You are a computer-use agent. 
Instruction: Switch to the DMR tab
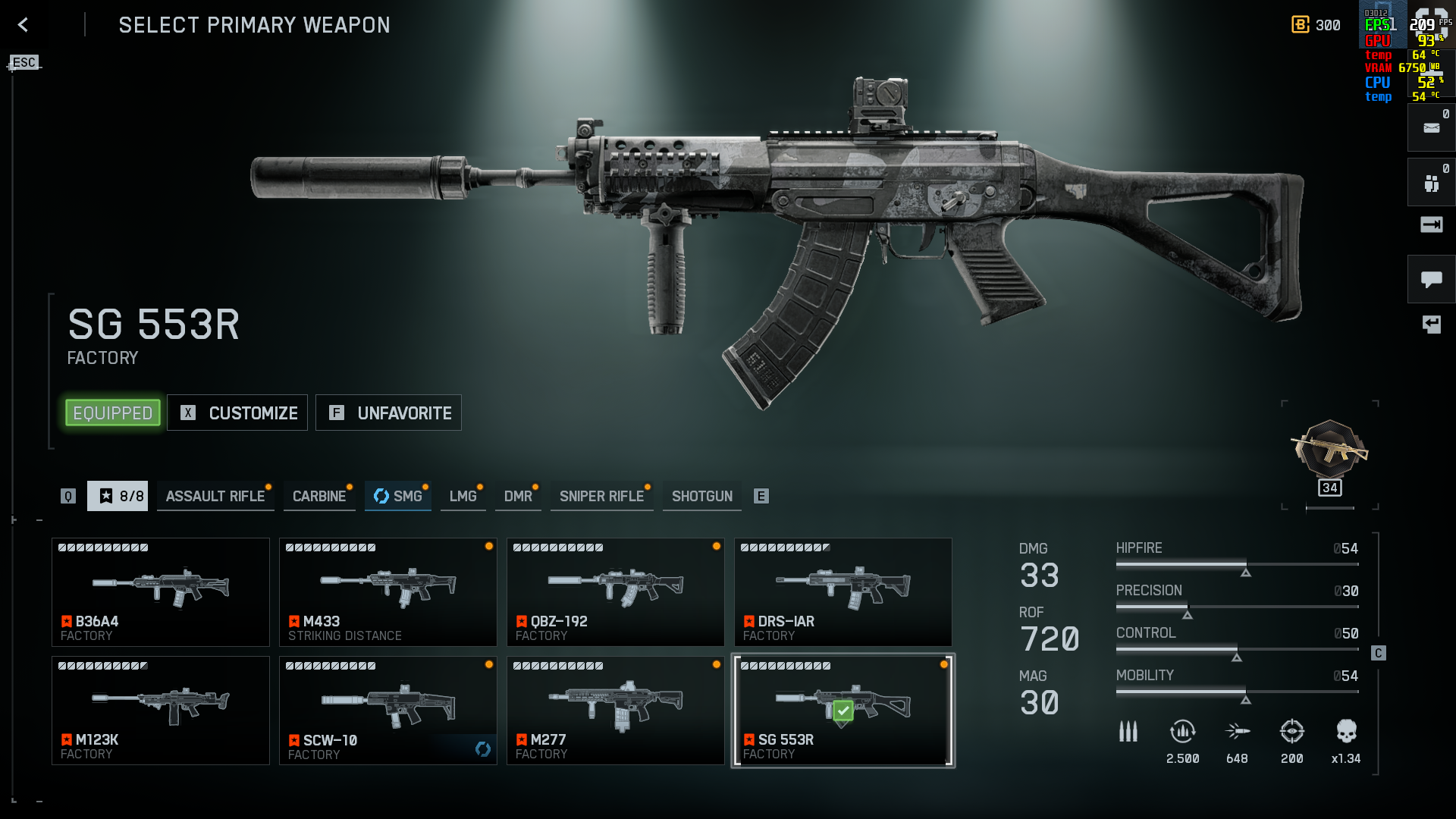tap(518, 497)
